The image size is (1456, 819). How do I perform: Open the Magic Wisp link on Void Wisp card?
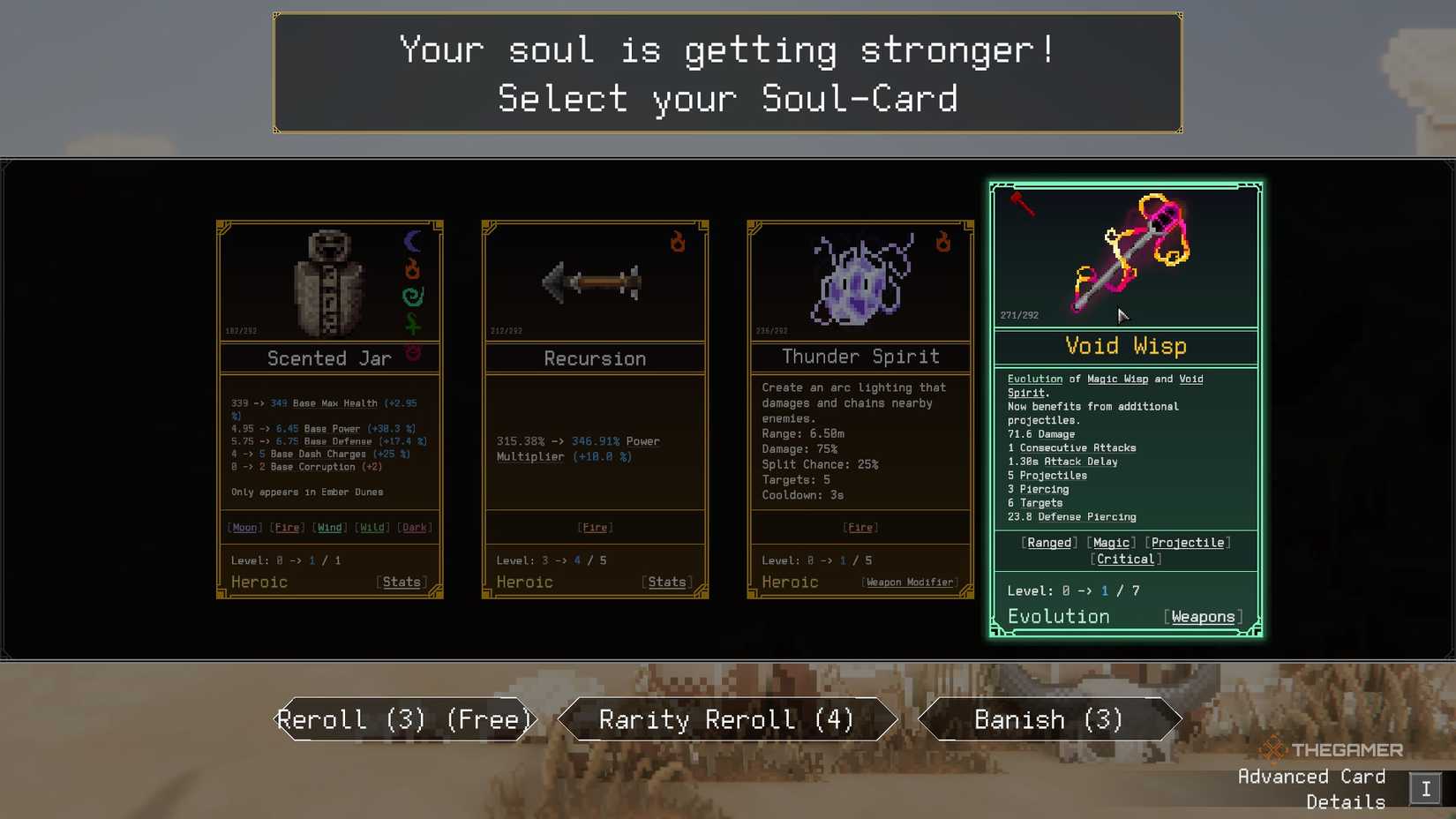(1116, 379)
